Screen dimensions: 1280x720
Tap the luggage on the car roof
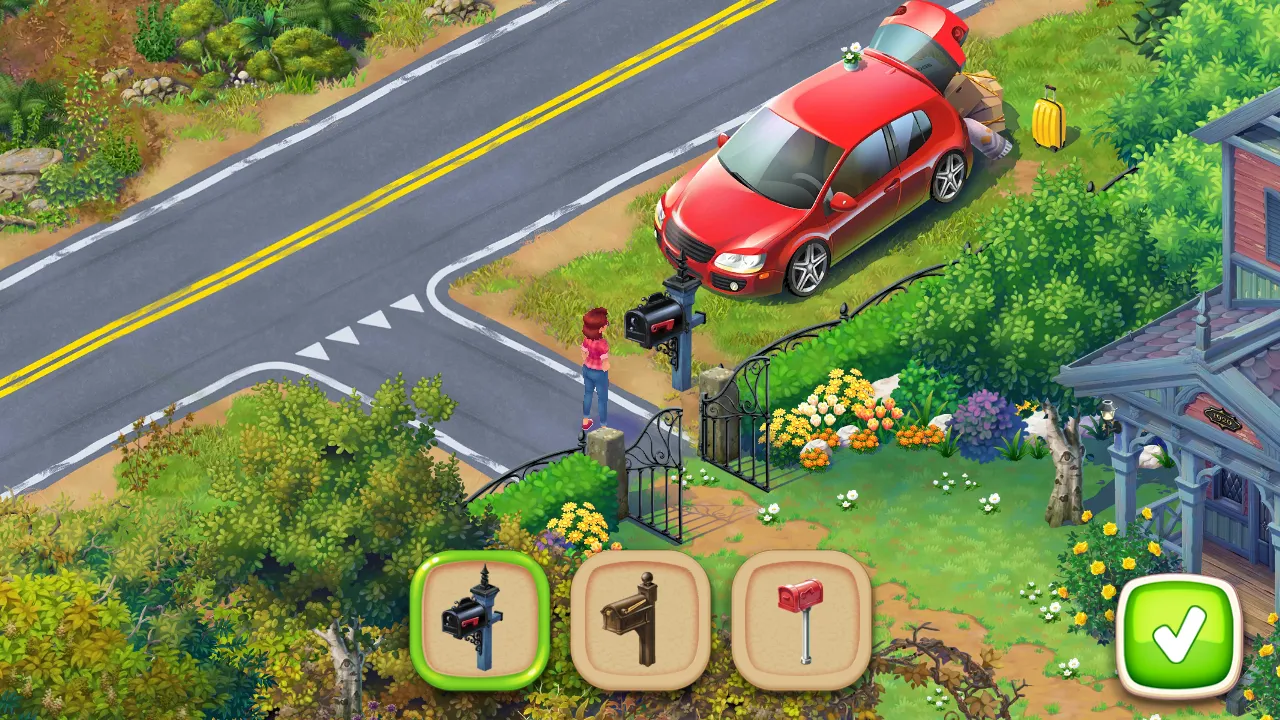[x=975, y=100]
